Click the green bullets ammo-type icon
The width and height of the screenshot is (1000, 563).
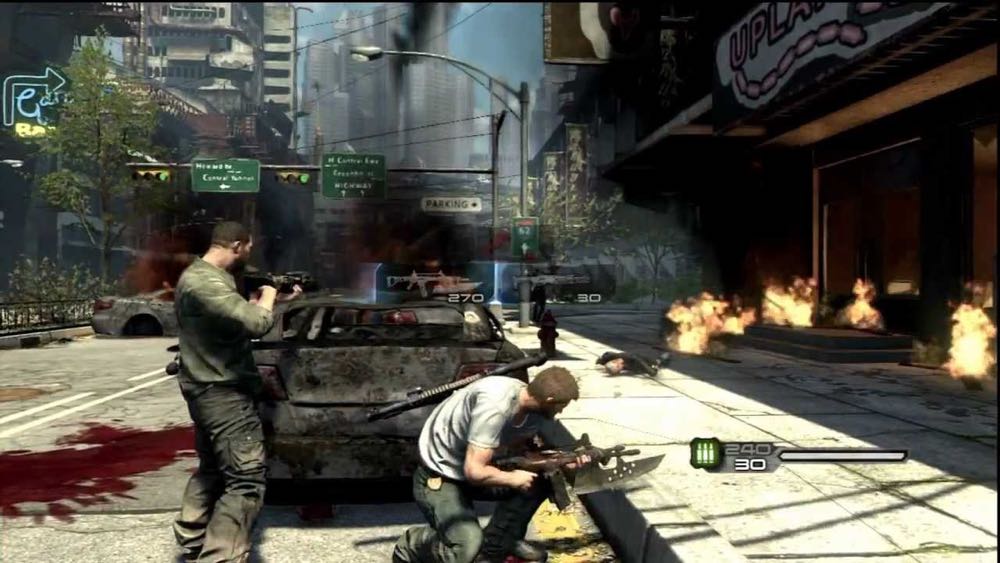[705, 454]
